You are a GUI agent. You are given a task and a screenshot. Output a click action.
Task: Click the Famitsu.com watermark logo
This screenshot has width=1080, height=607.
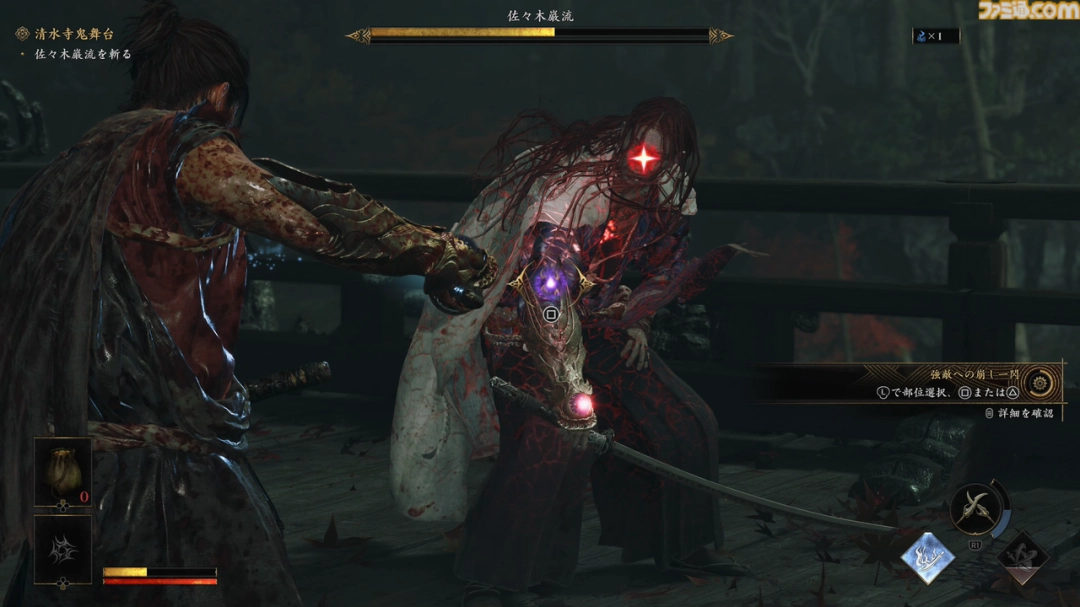1026,11
